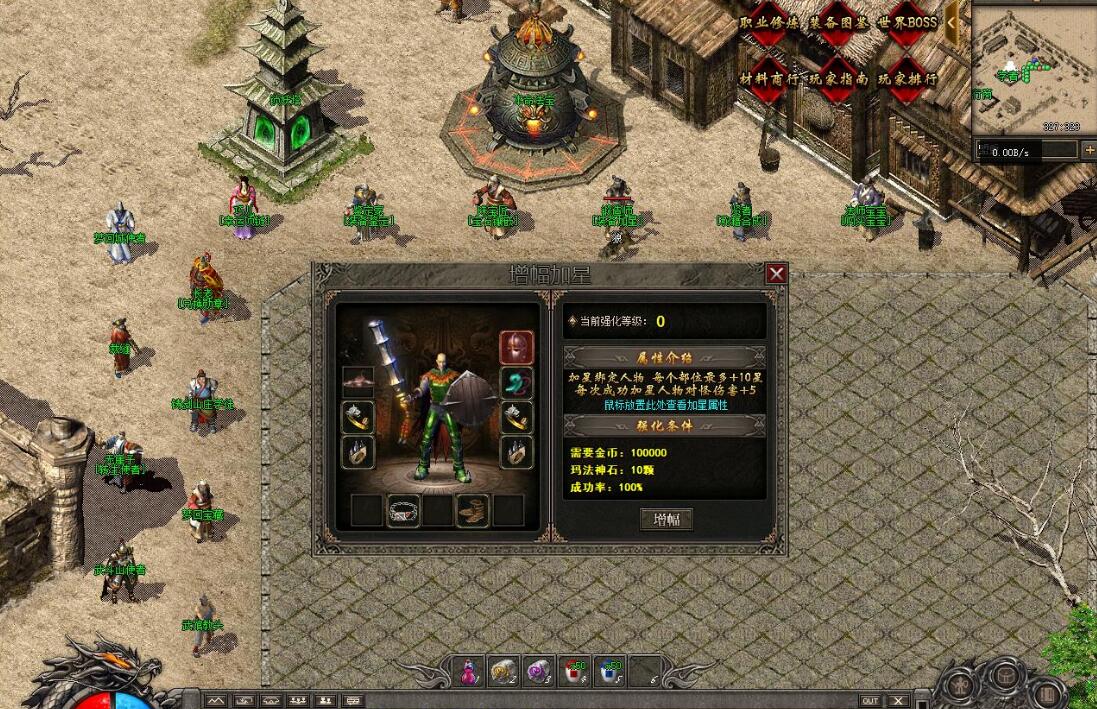1097x709 pixels.
Task: Open the 职业修炼 class training menu
Action: [768, 23]
